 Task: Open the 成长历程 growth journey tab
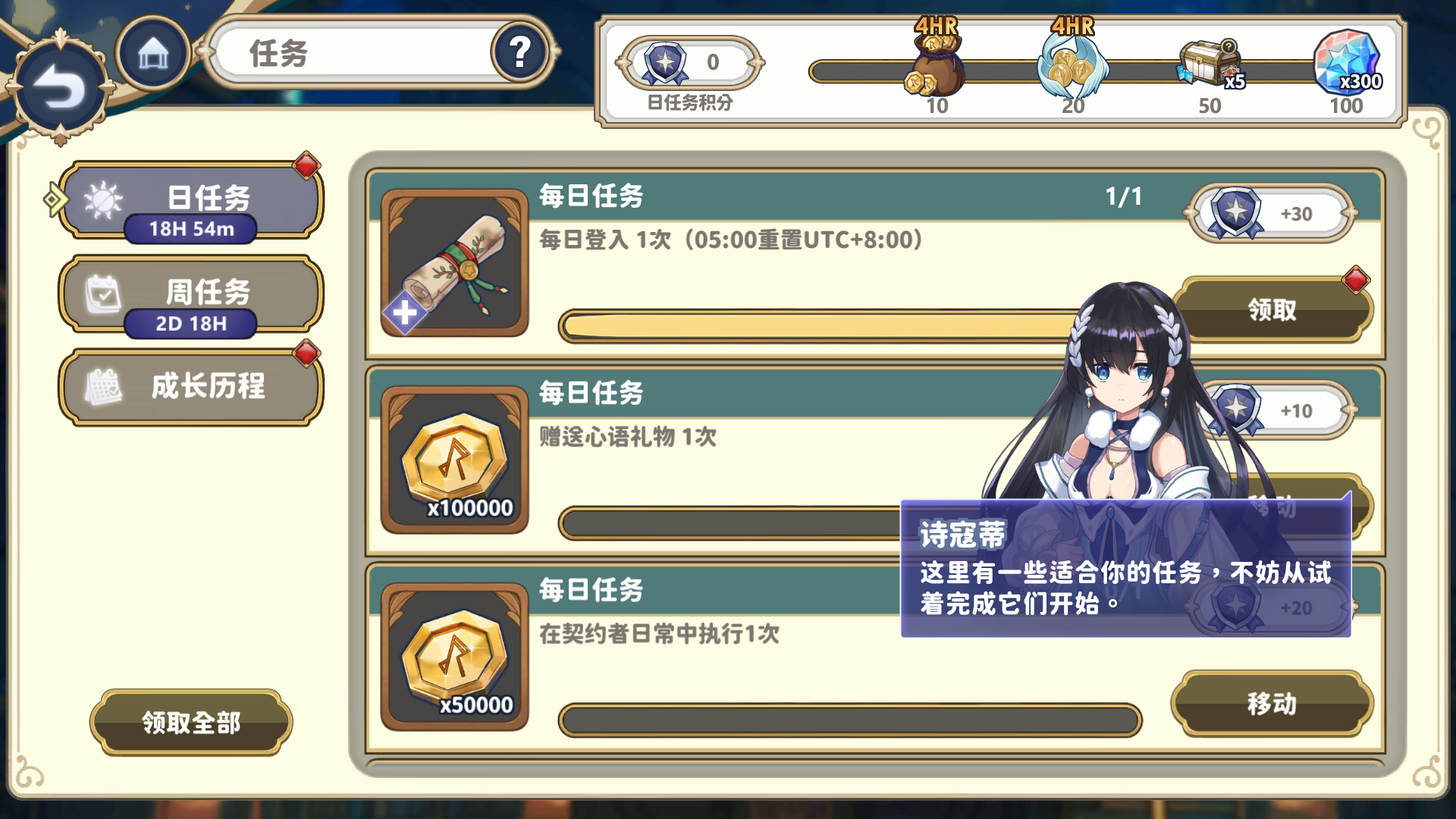tap(190, 387)
